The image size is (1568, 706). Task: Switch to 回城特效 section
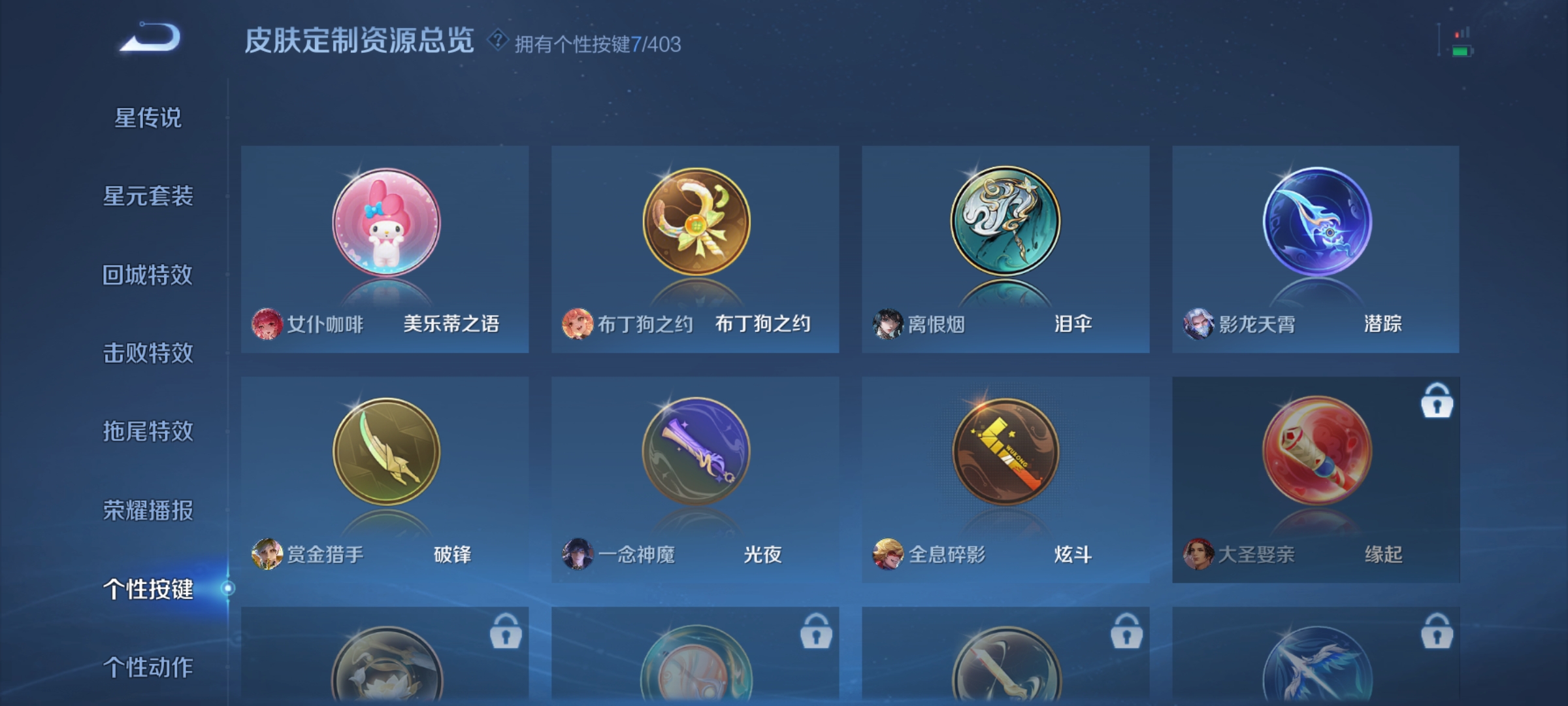click(x=148, y=275)
